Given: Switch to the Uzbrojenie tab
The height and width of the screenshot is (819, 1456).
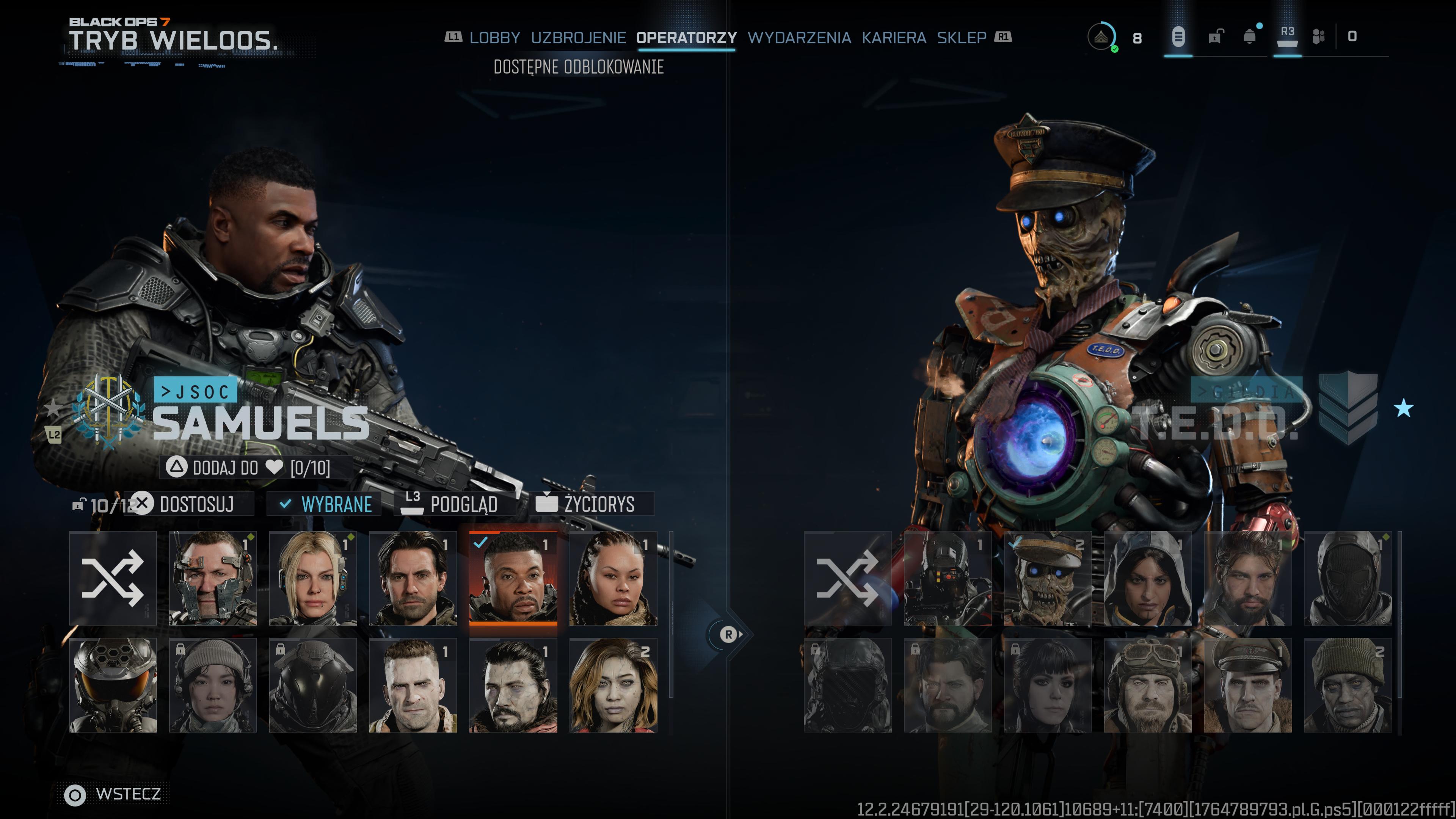Looking at the screenshot, I should click(577, 38).
